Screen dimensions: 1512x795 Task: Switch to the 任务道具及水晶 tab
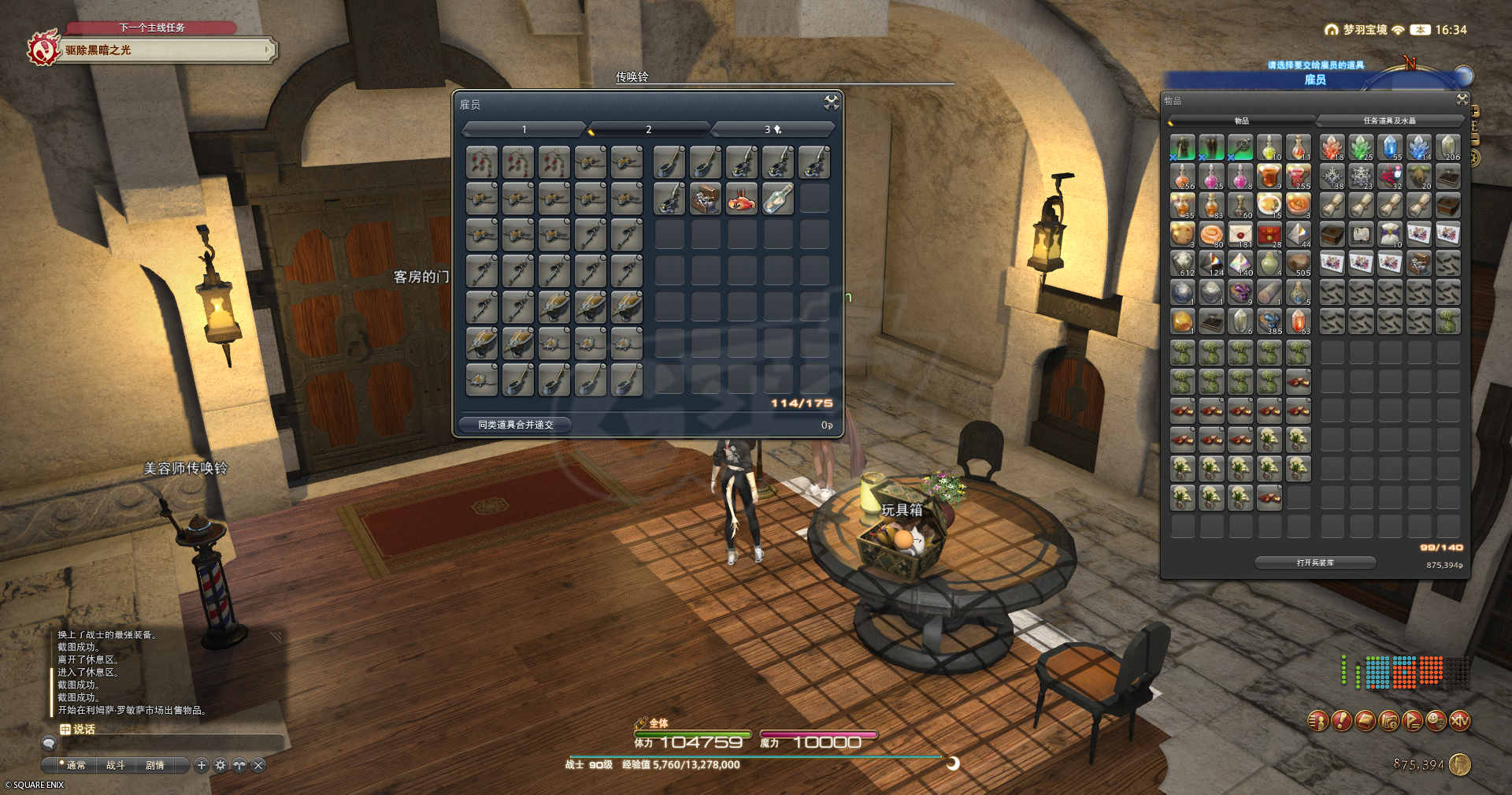point(1389,121)
